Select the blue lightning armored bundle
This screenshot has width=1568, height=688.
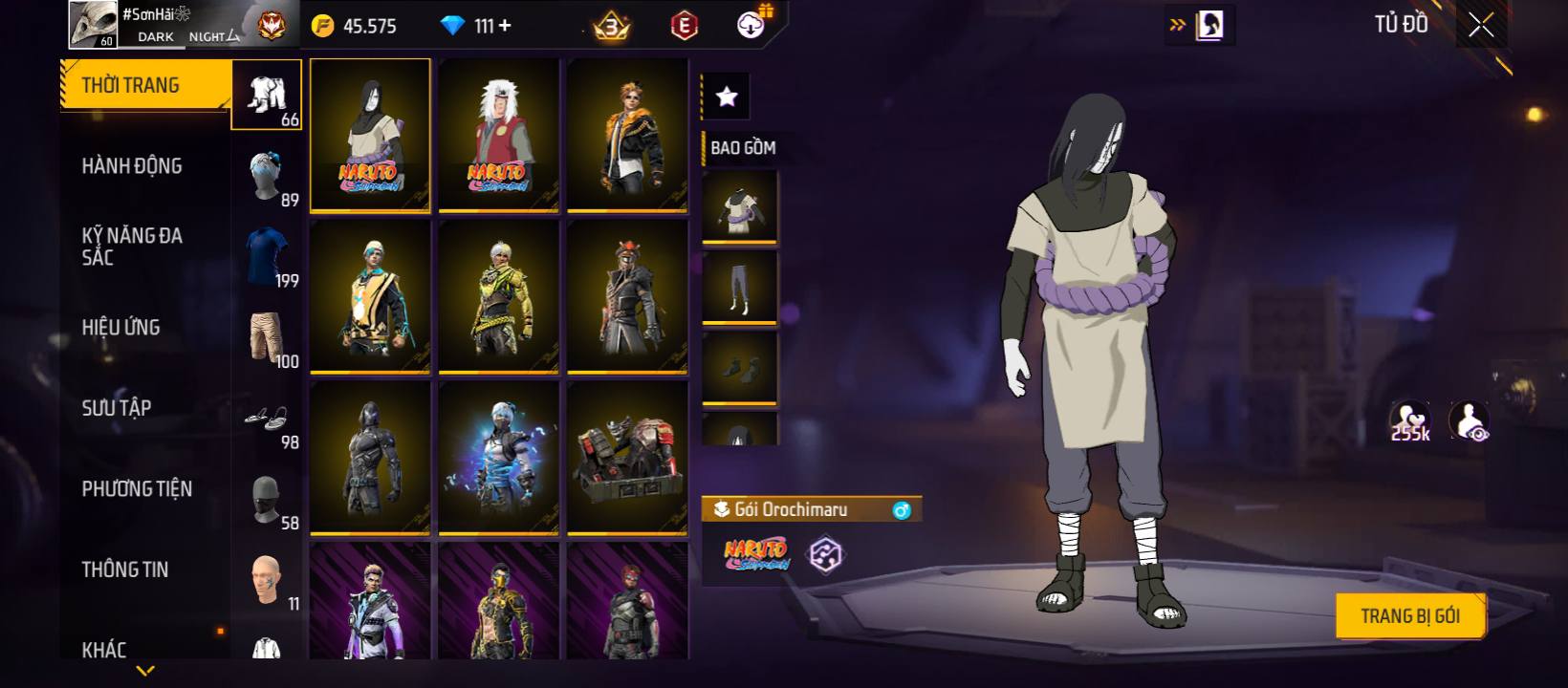click(x=498, y=457)
